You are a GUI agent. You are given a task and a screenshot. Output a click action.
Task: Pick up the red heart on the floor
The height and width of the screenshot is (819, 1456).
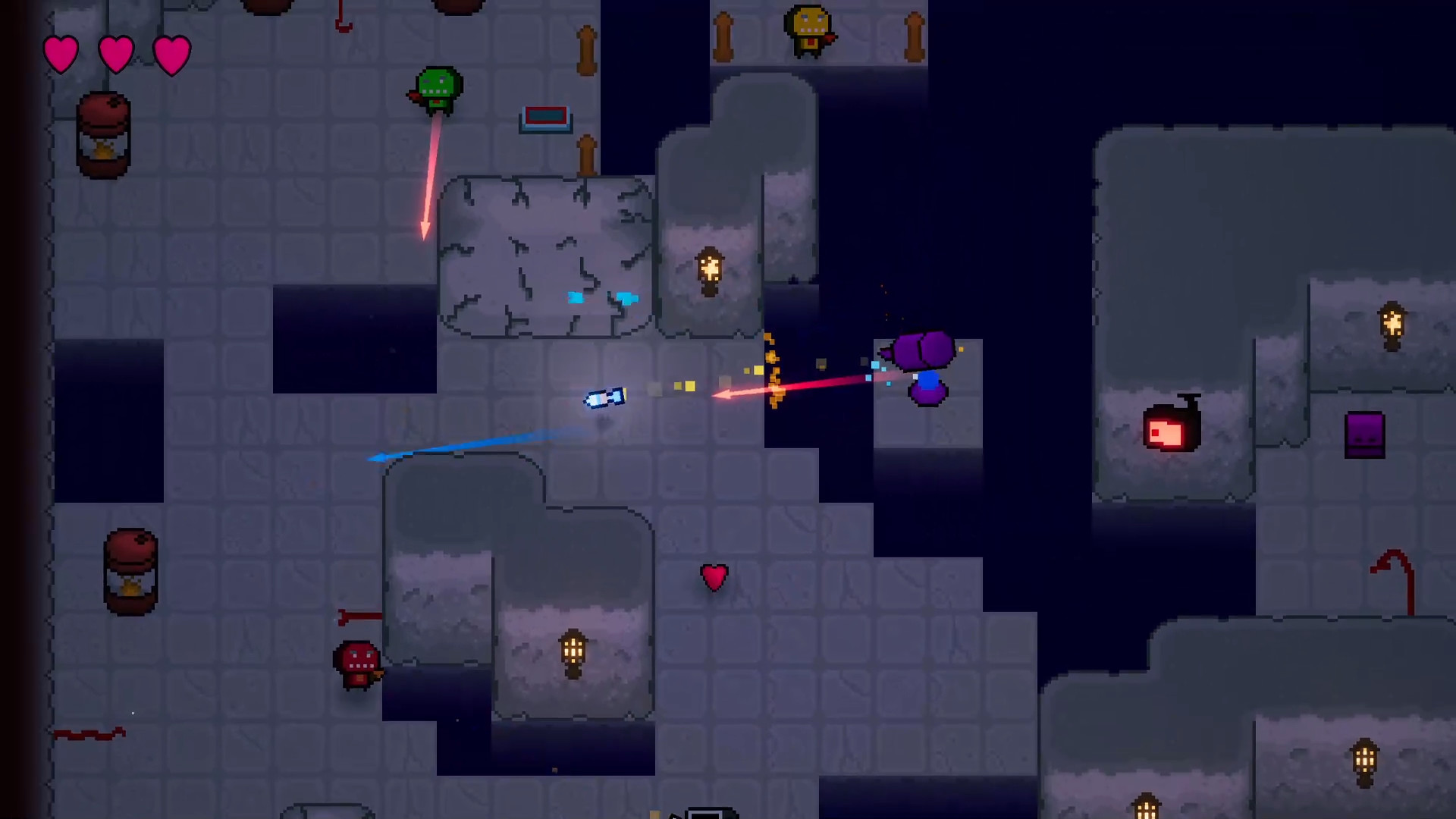tap(714, 578)
